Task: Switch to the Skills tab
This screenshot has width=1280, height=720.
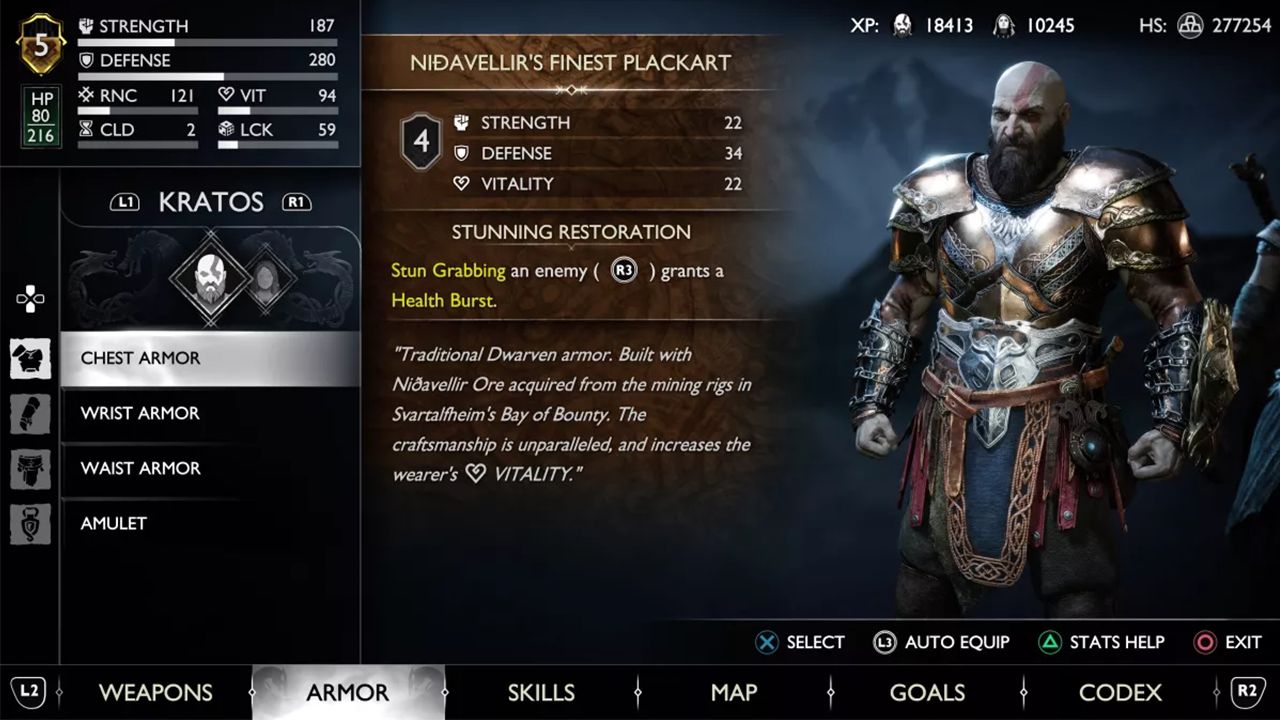Action: coord(541,692)
